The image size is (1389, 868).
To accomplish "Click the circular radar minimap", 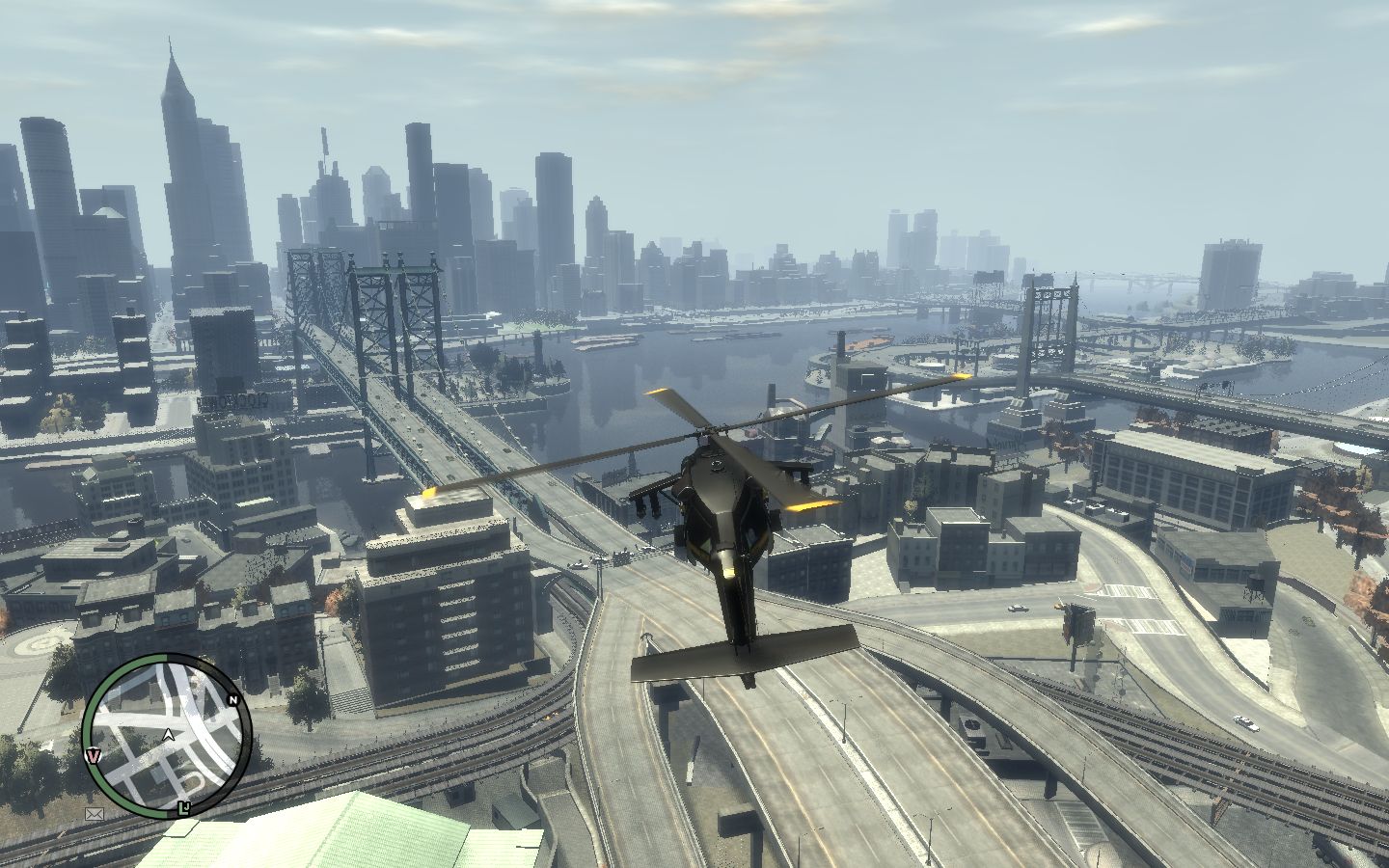I will (x=166, y=735).
